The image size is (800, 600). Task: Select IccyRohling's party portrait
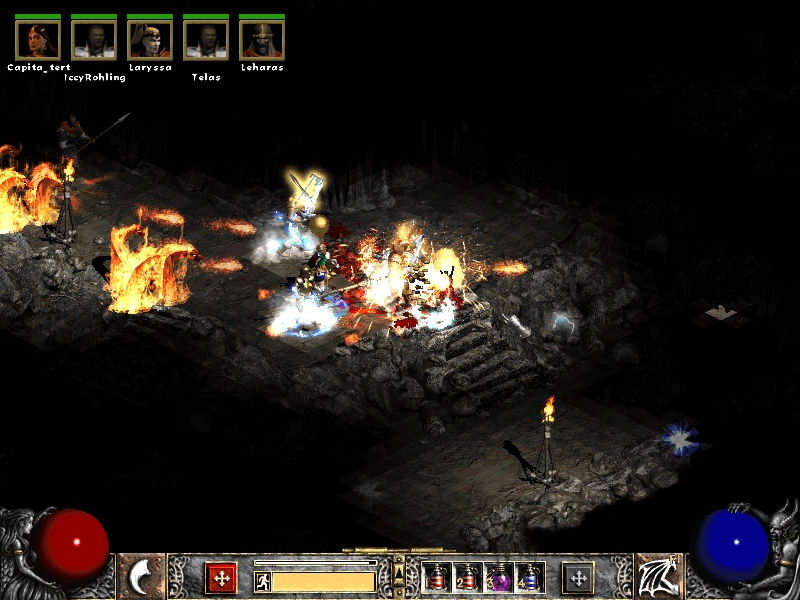(x=94, y=40)
